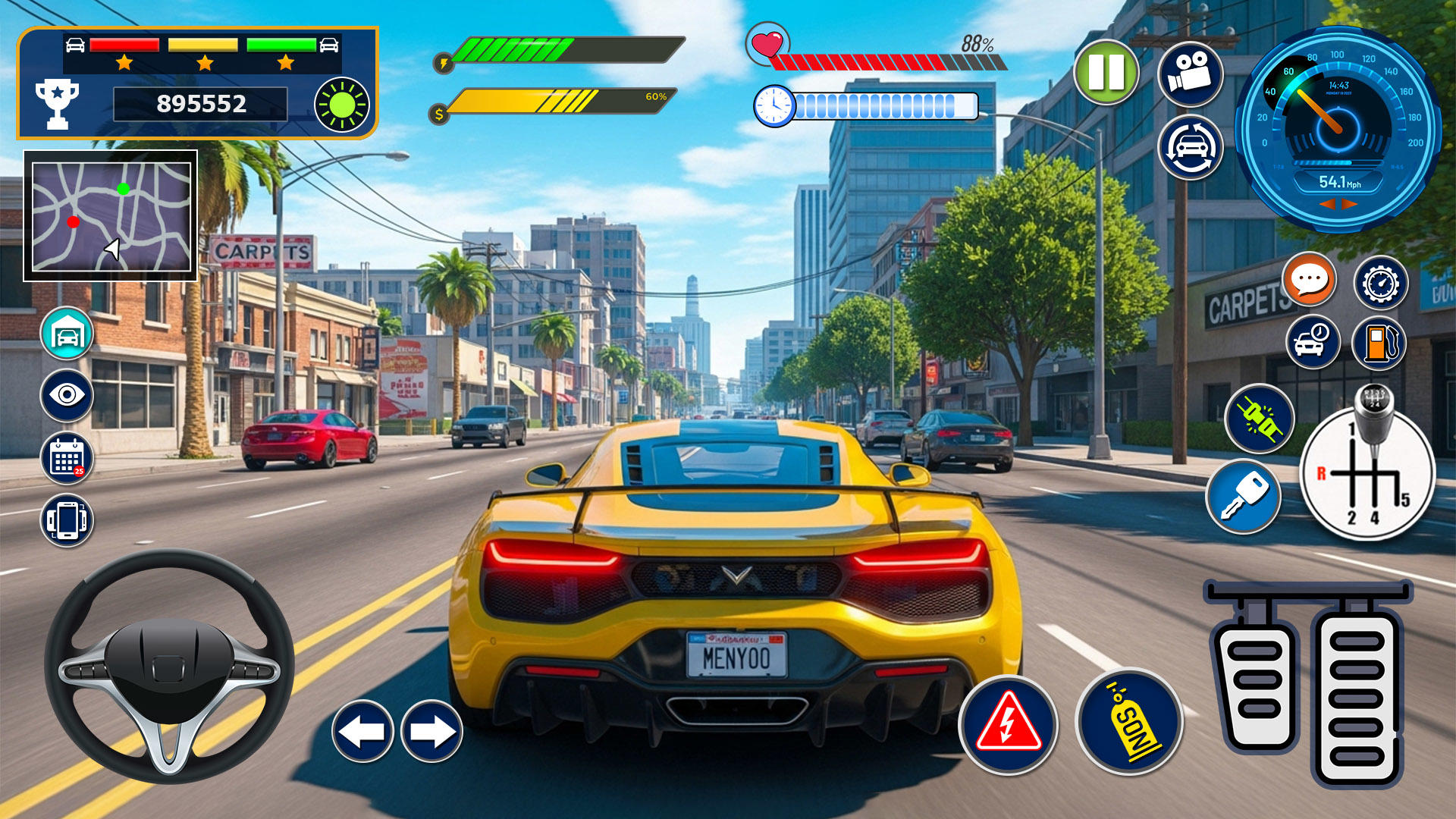
Task: Click the car swap circular arrows icon
Action: click(1190, 147)
